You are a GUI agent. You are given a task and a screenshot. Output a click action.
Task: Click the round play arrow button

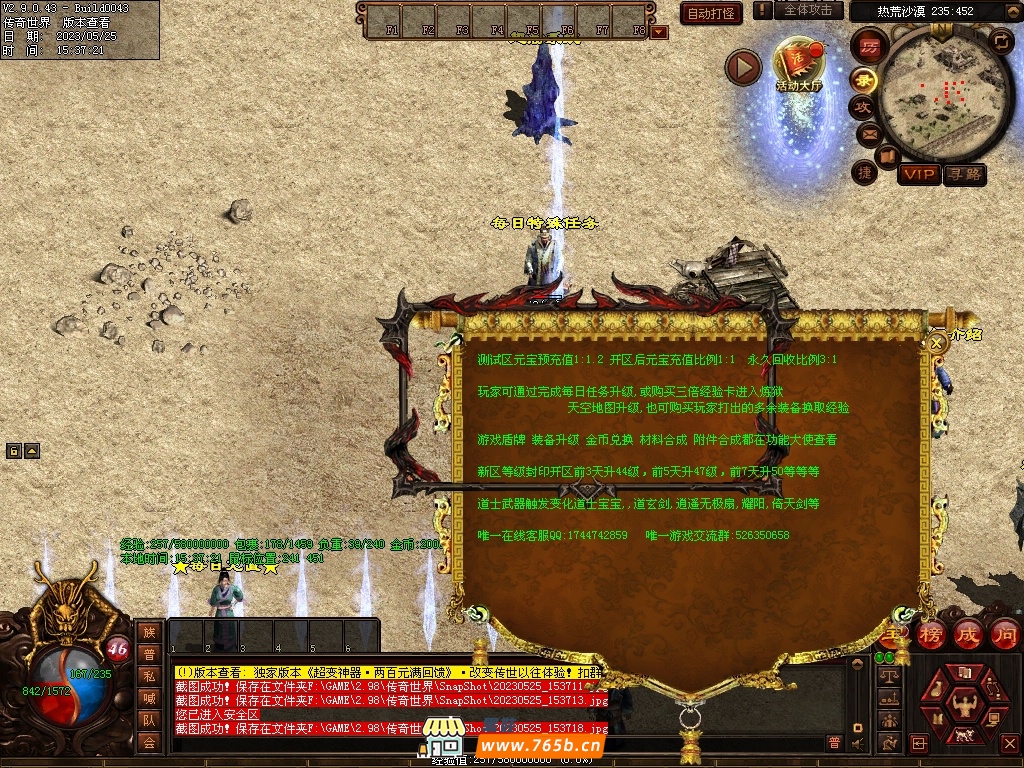743,68
